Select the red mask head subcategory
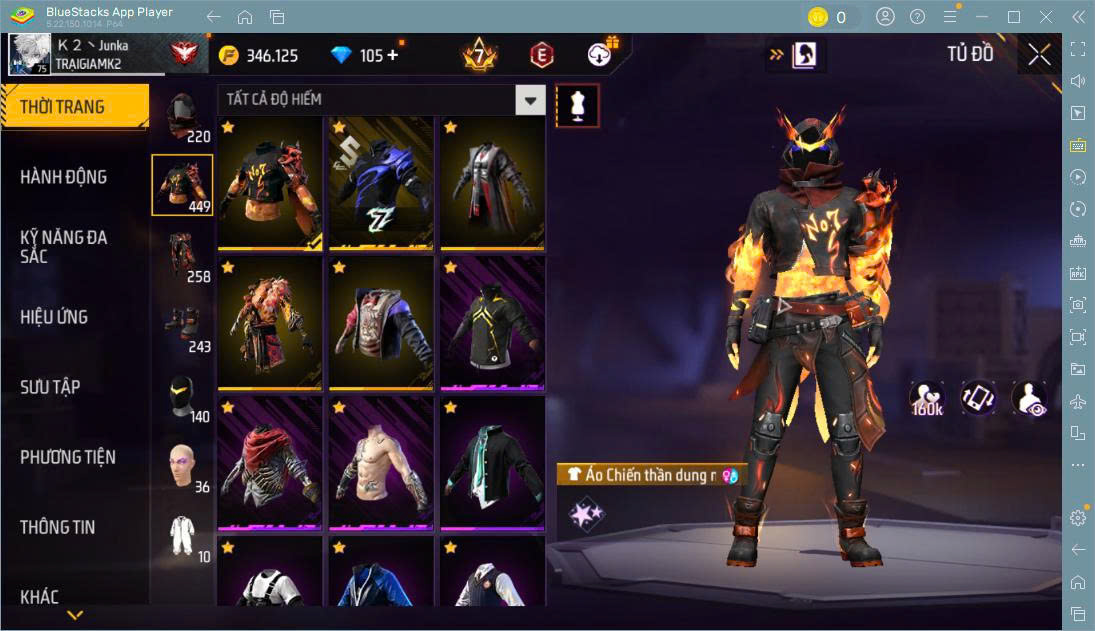This screenshot has width=1095, height=631. point(181,116)
